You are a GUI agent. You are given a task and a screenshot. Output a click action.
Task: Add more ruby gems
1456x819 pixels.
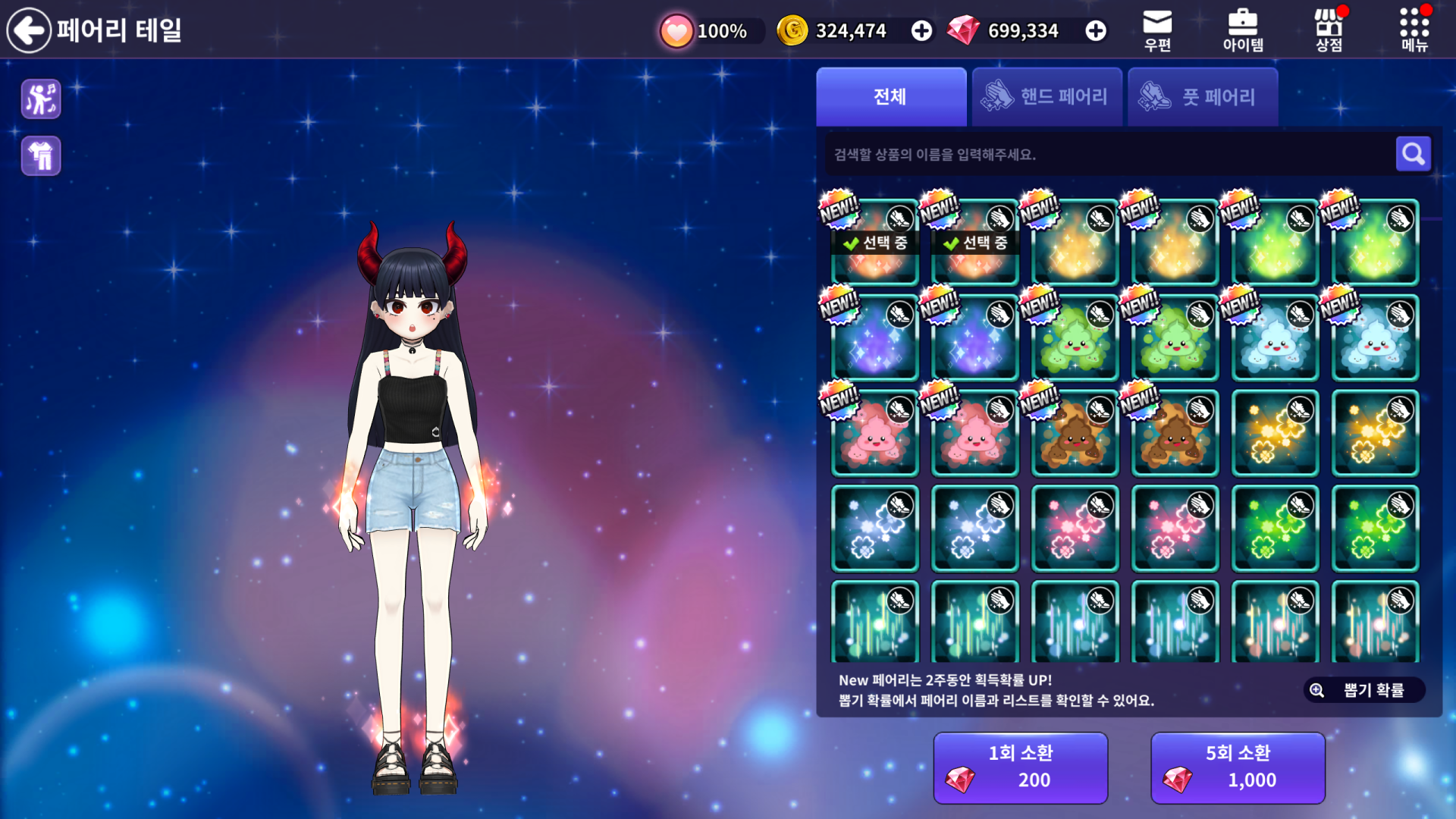pos(1095,31)
